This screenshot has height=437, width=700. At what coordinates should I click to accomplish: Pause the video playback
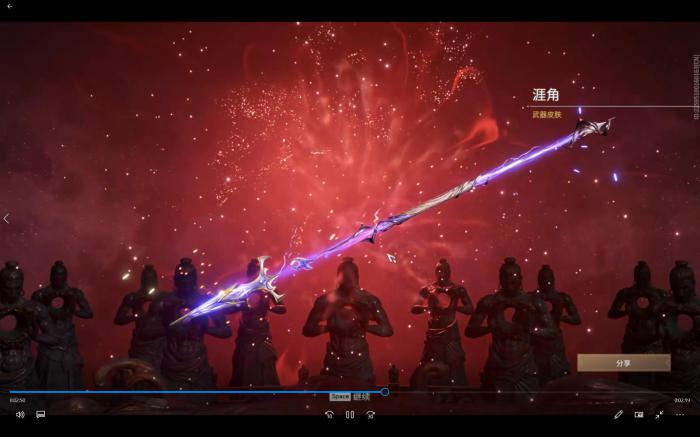click(349, 414)
